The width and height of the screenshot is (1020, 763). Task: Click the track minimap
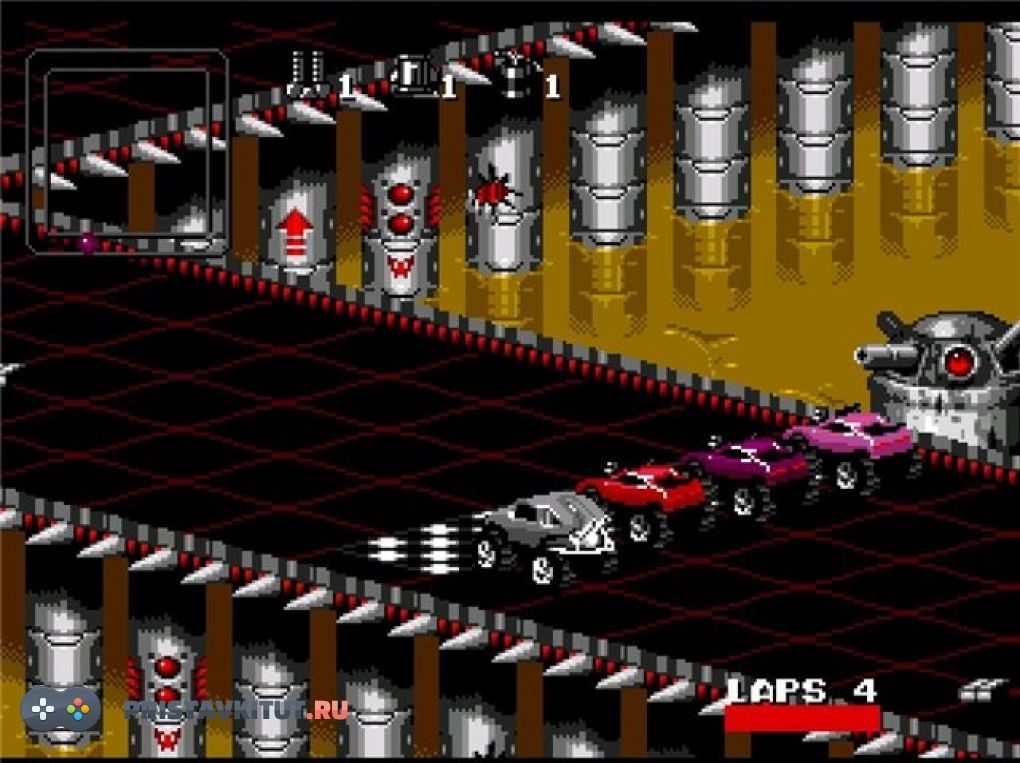point(127,151)
